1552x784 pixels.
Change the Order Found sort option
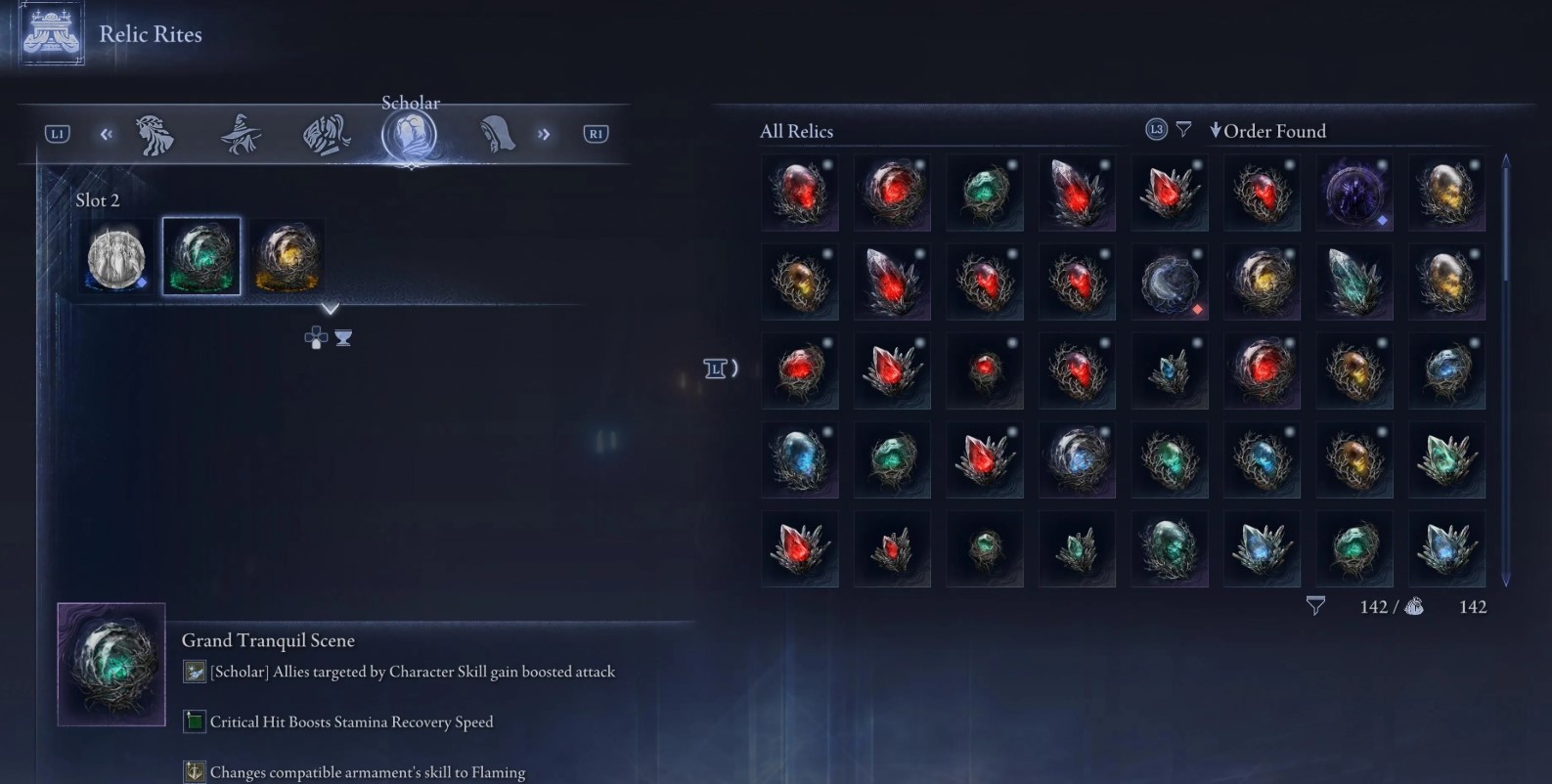(1268, 131)
